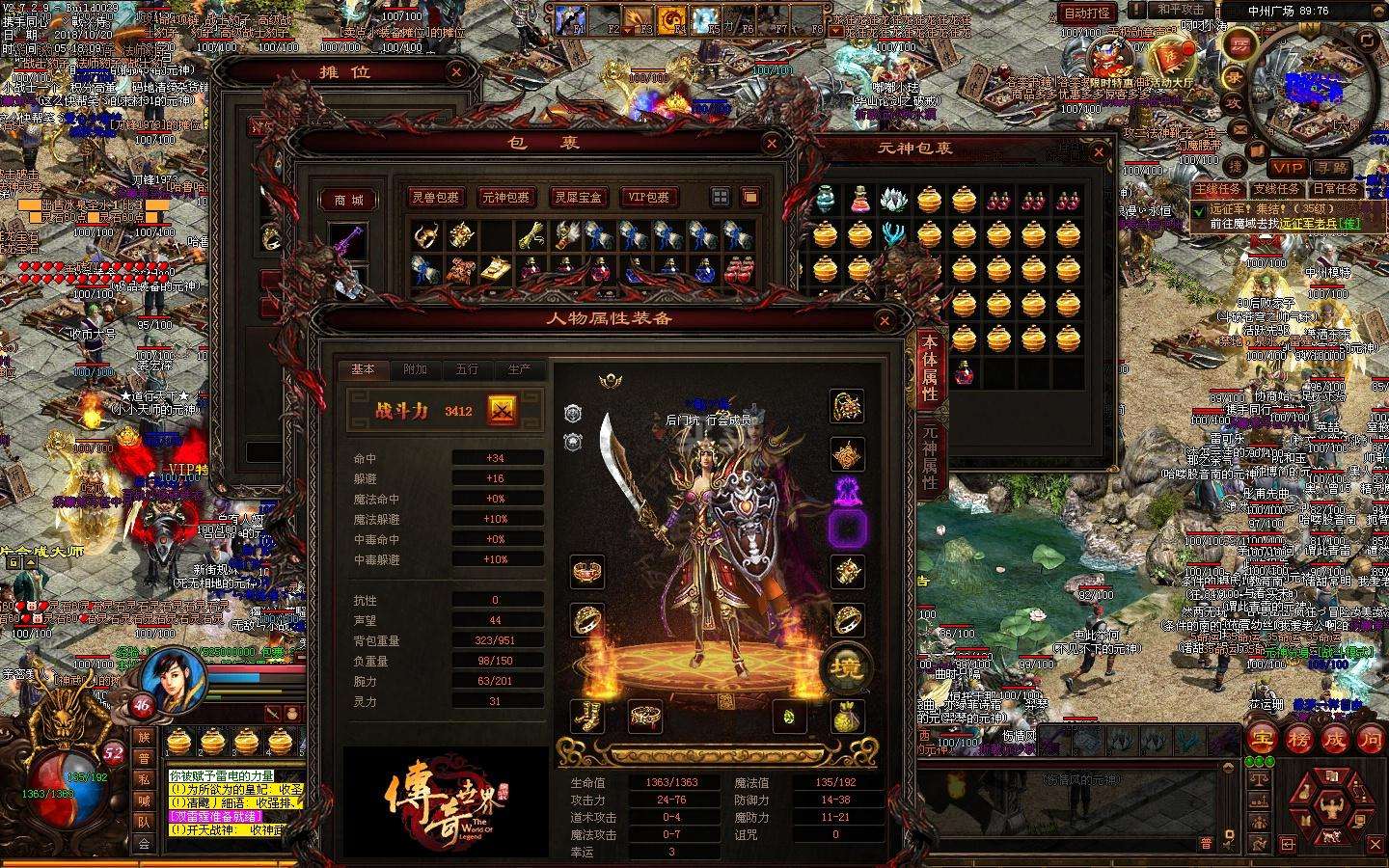This screenshot has width=1389, height=868.
Task: Switch to the 支线任务 side quests tab
Action: point(1275,189)
